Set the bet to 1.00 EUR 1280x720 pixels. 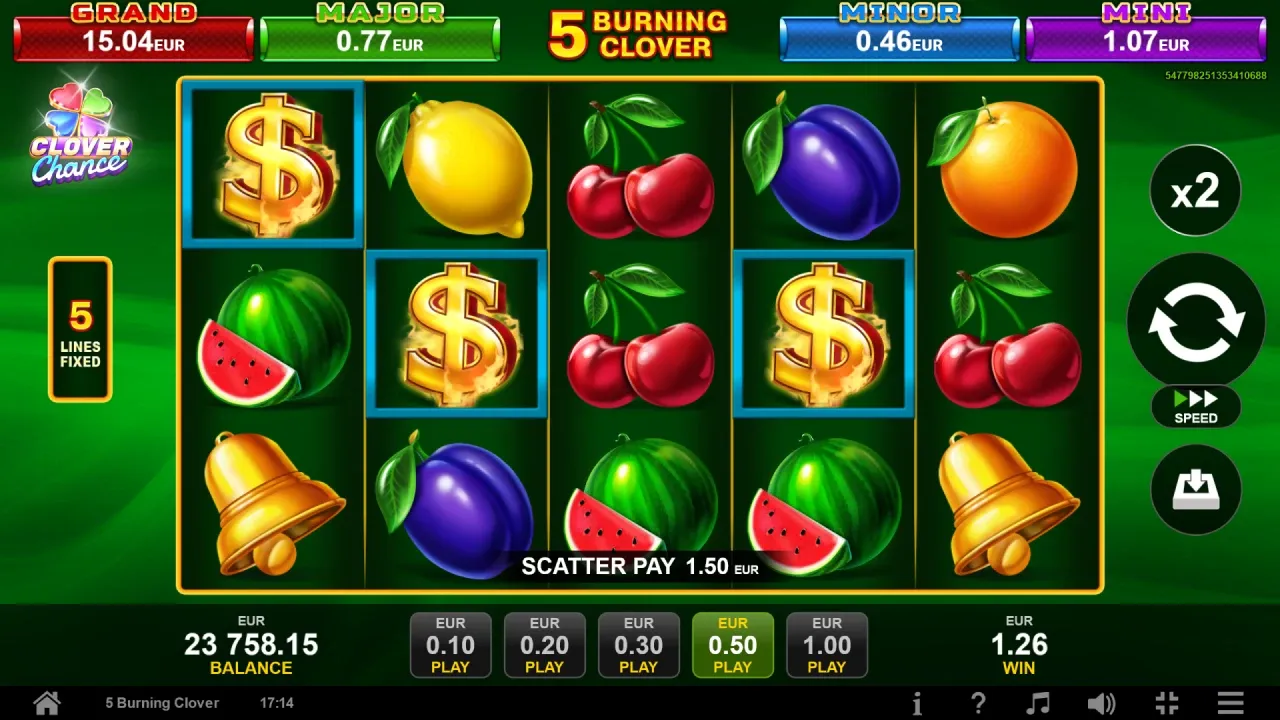pyautogui.click(x=826, y=645)
